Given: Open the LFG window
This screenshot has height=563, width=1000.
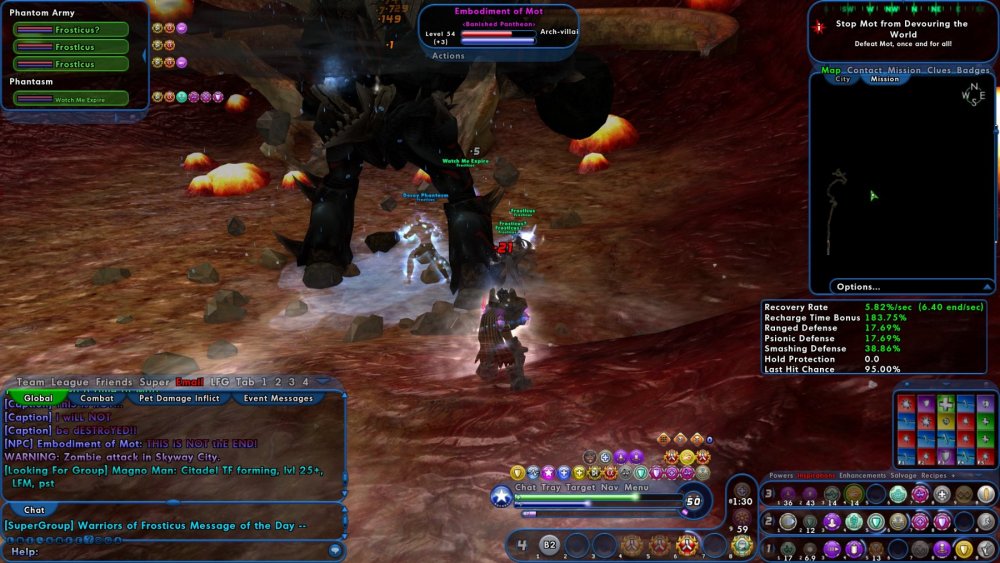Looking at the screenshot, I should coord(220,382).
